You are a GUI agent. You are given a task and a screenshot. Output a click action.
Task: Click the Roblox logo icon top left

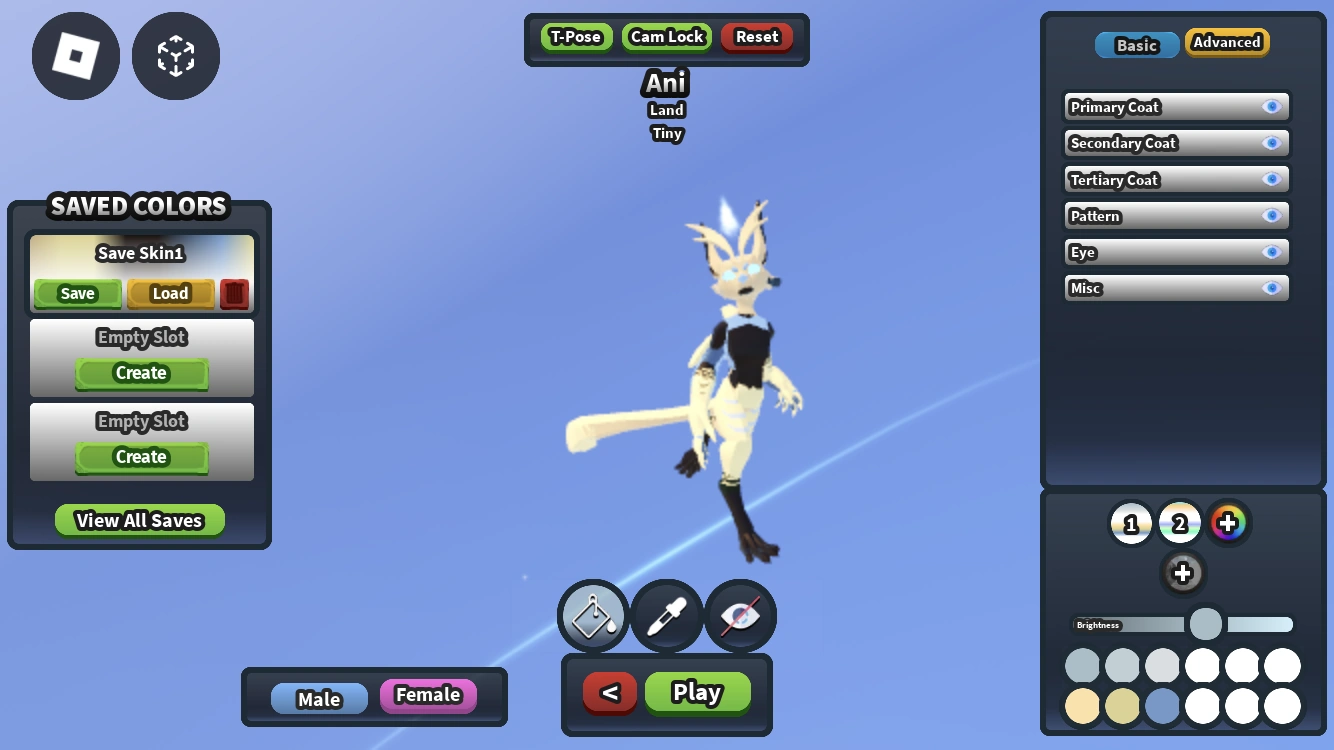(x=75, y=56)
